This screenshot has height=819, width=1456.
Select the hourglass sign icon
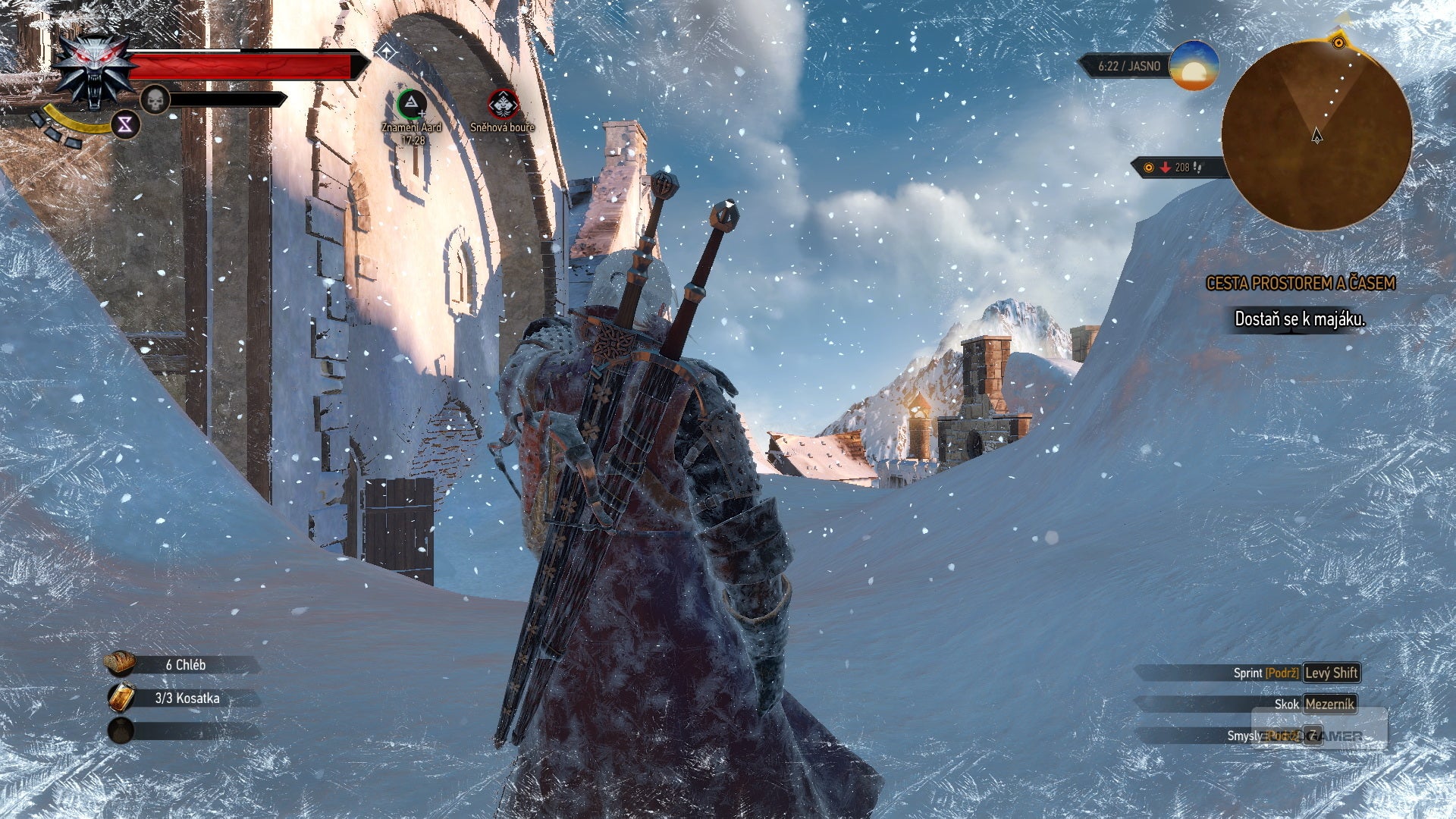pos(125,124)
